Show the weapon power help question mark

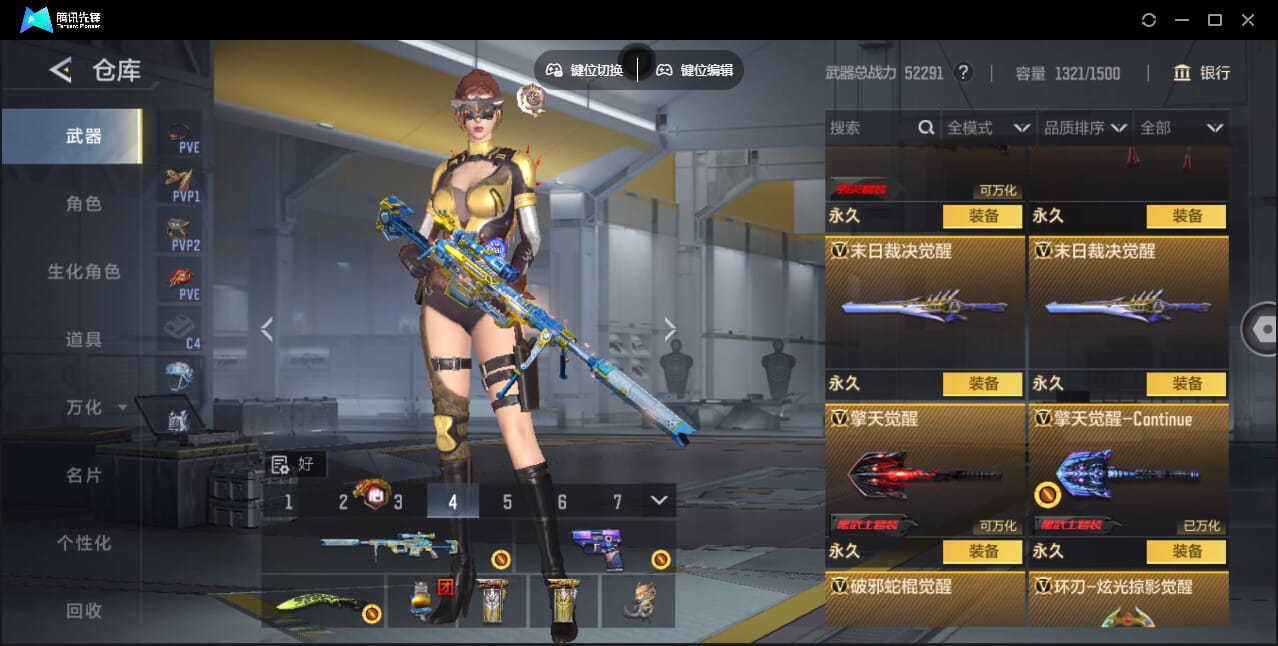pos(963,73)
